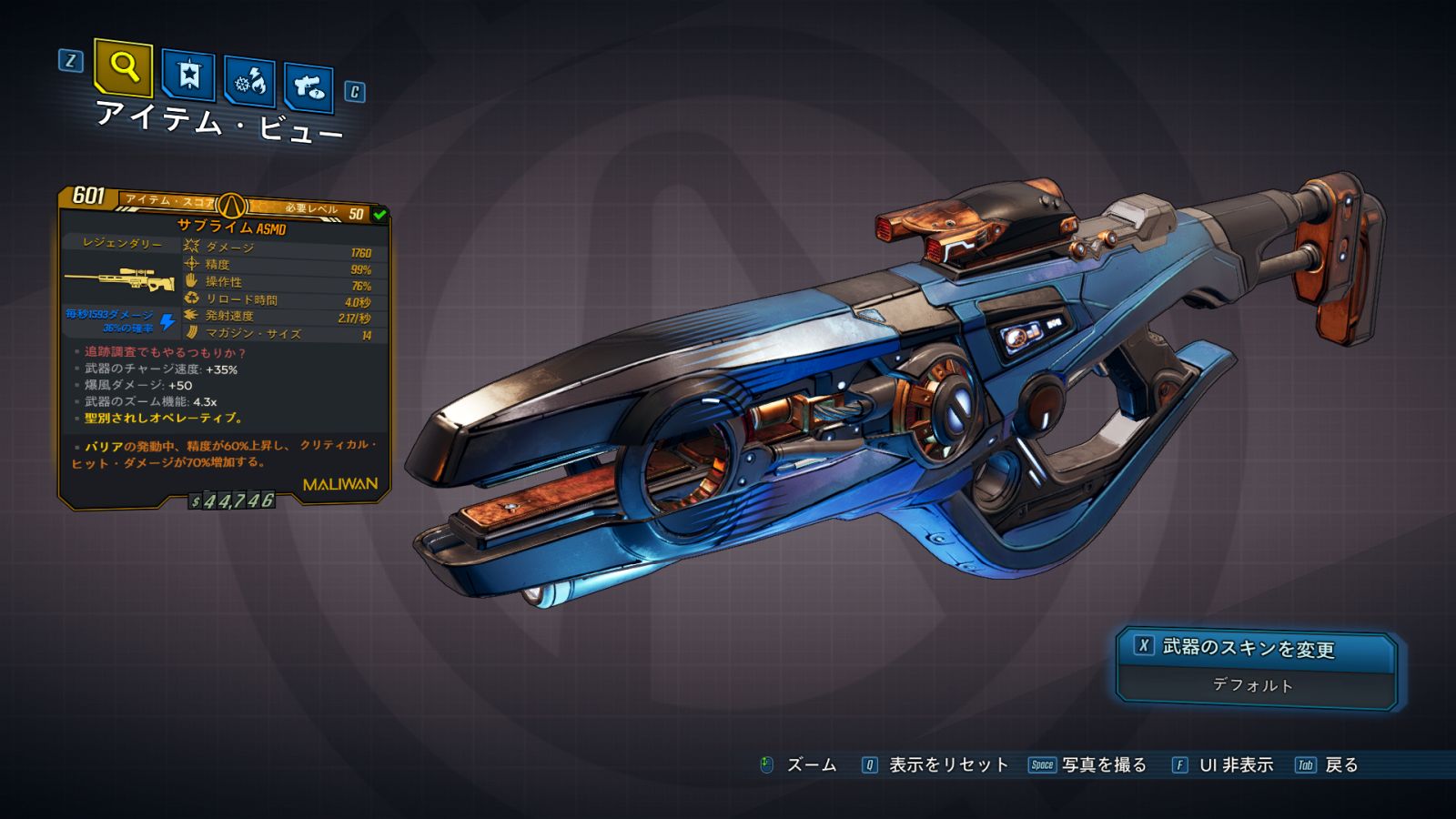Take a photo with 写真を撮る
Image resolution: width=1456 pixels, height=819 pixels.
point(1103,765)
